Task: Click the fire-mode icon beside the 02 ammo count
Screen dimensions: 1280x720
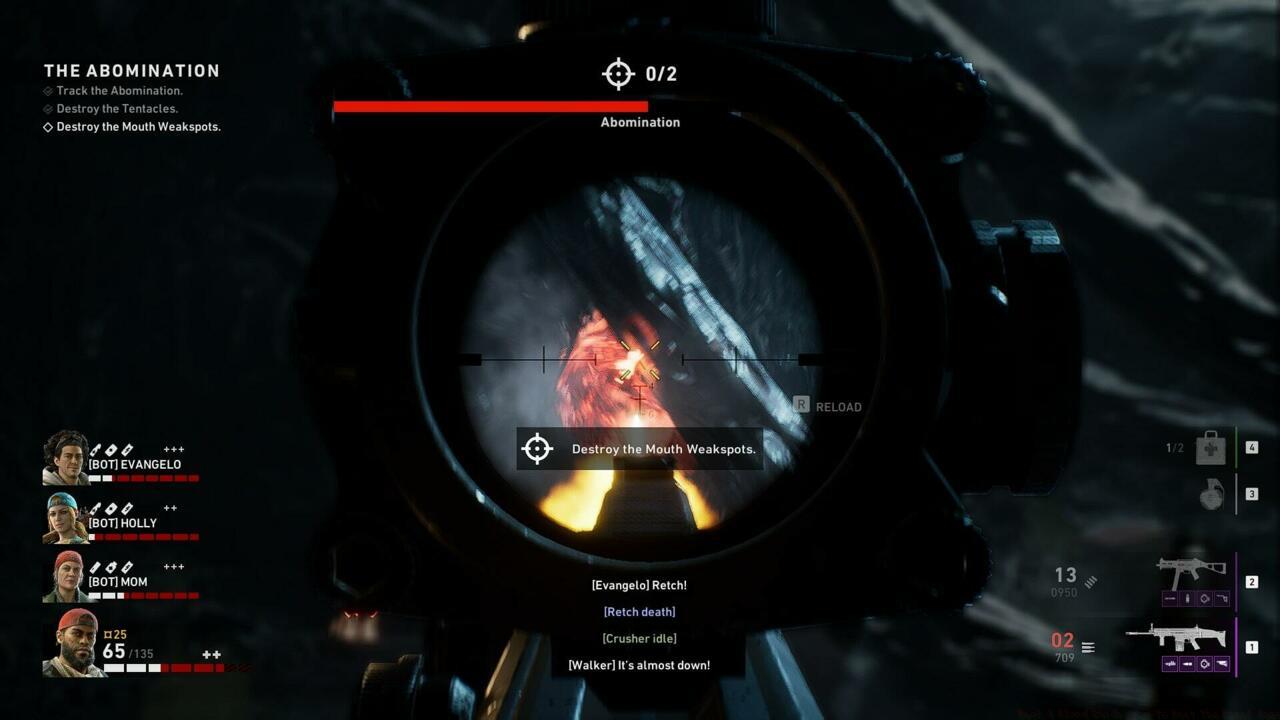Action: click(1087, 646)
